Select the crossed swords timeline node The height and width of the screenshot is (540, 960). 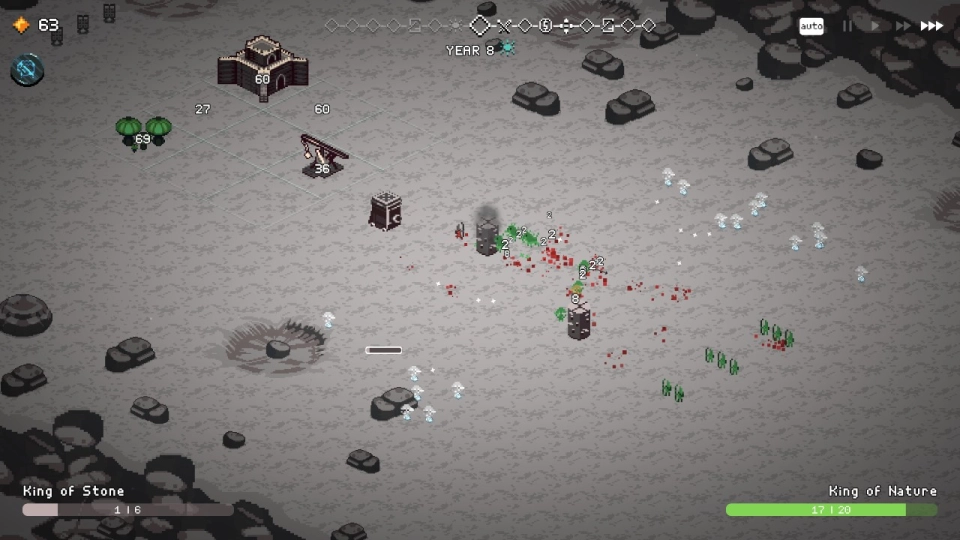(505, 26)
